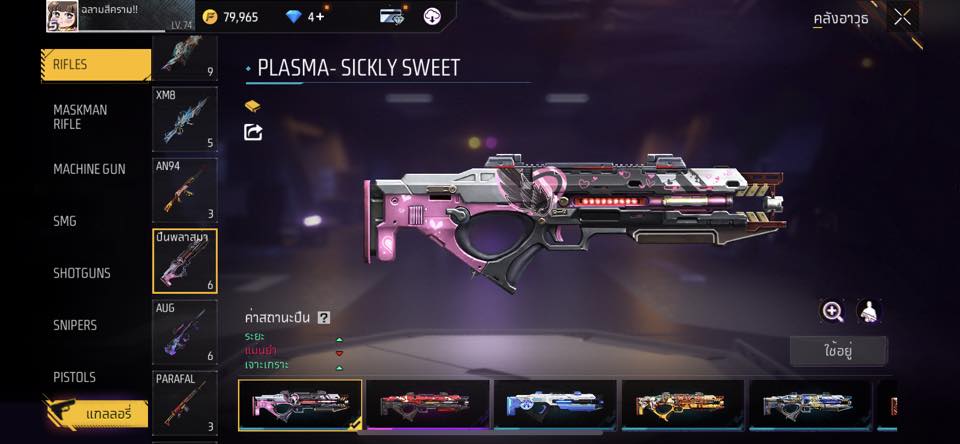Click the diamonds currency counter
Image resolution: width=960 pixels, height=444 pixels.
pyautogui.click(x=304, y=17)
